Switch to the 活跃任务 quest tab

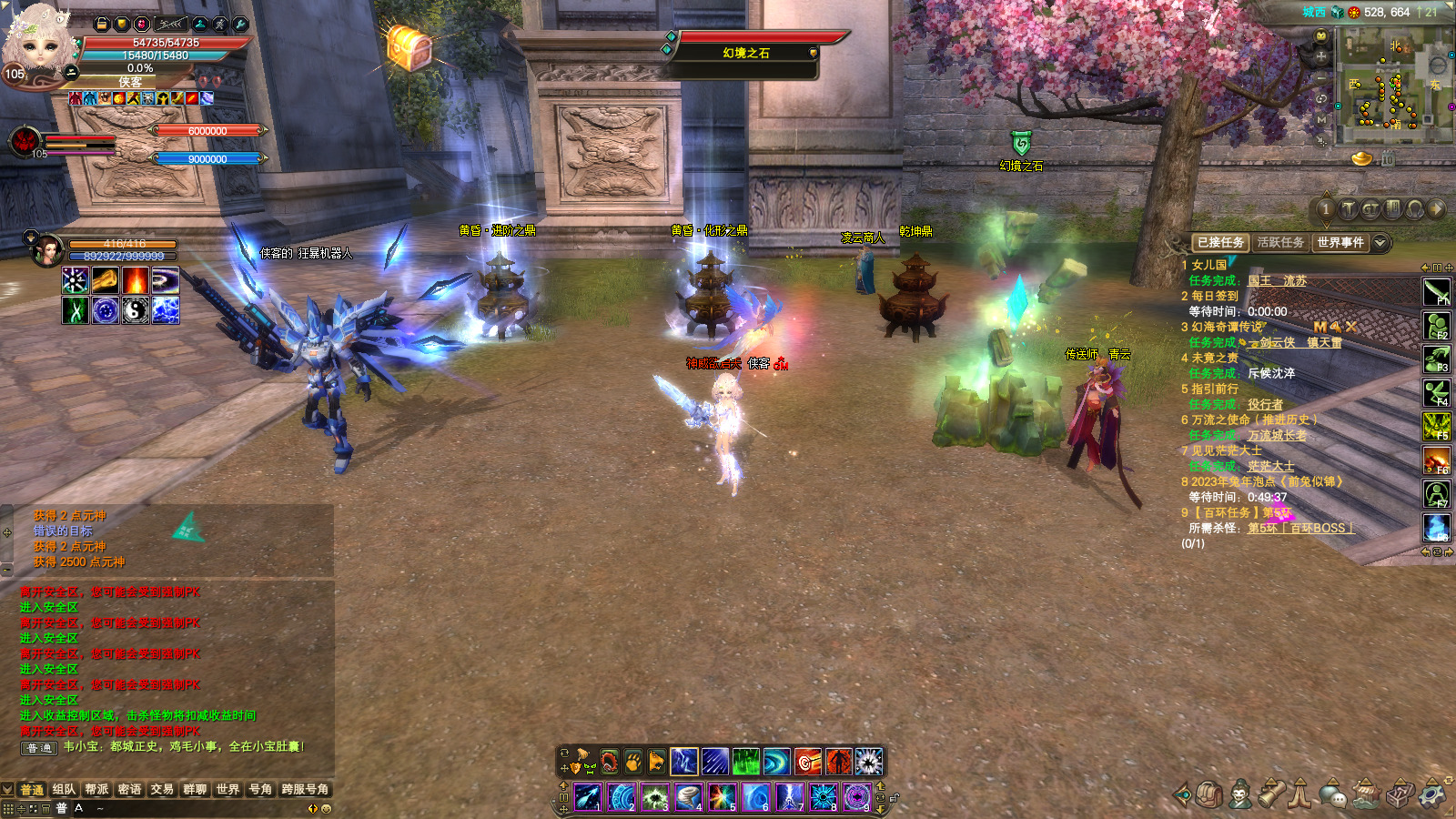point(1280,243)
